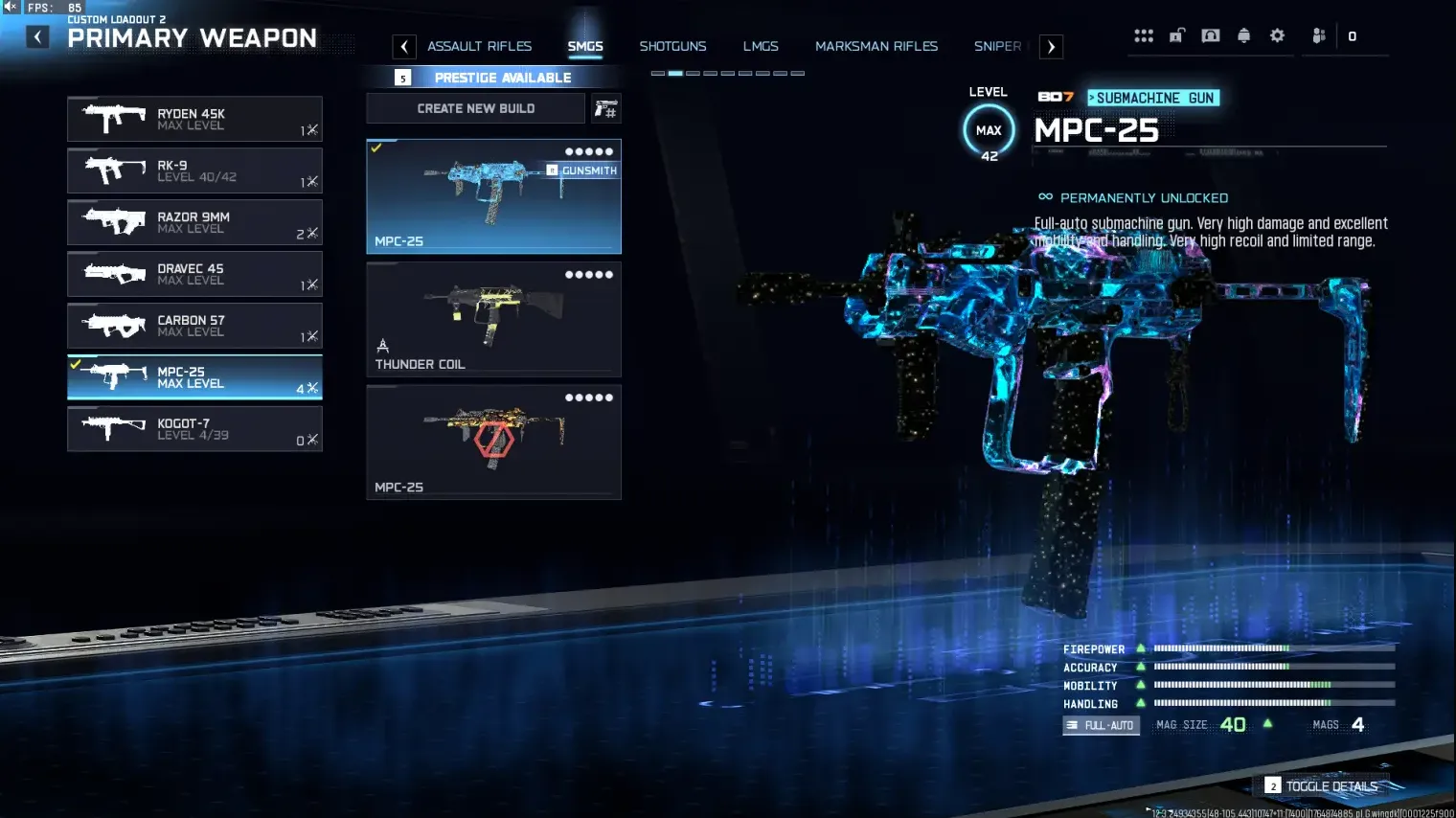Click the Create New Build button

pyautogui.click(x=475, y=108)
